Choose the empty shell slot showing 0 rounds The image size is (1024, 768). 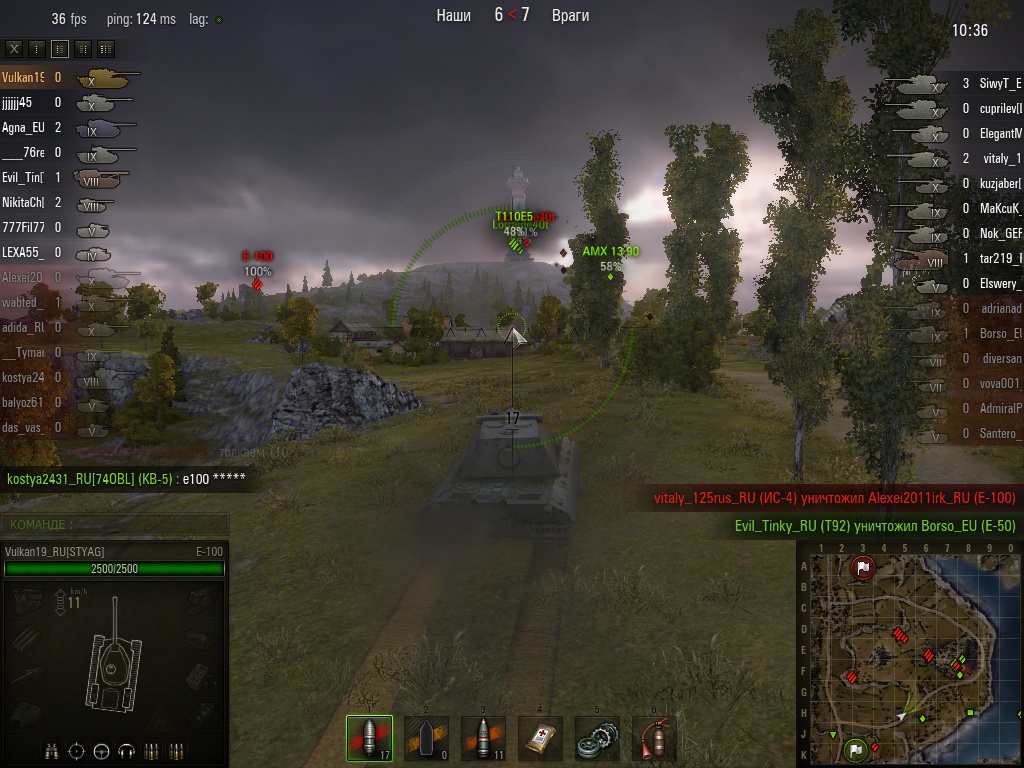click(x=426, y=739)
